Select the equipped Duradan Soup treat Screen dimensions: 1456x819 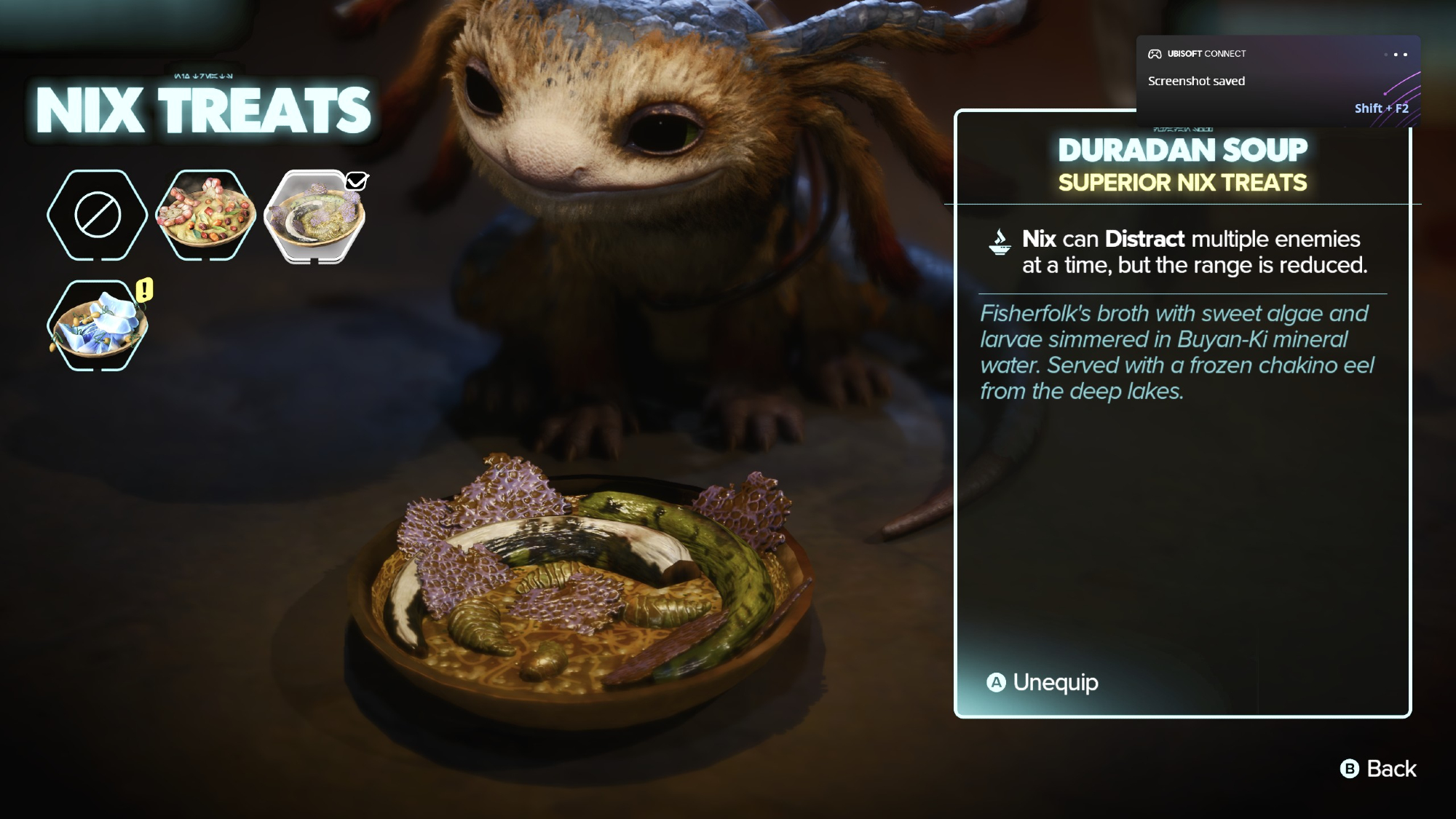314,216
